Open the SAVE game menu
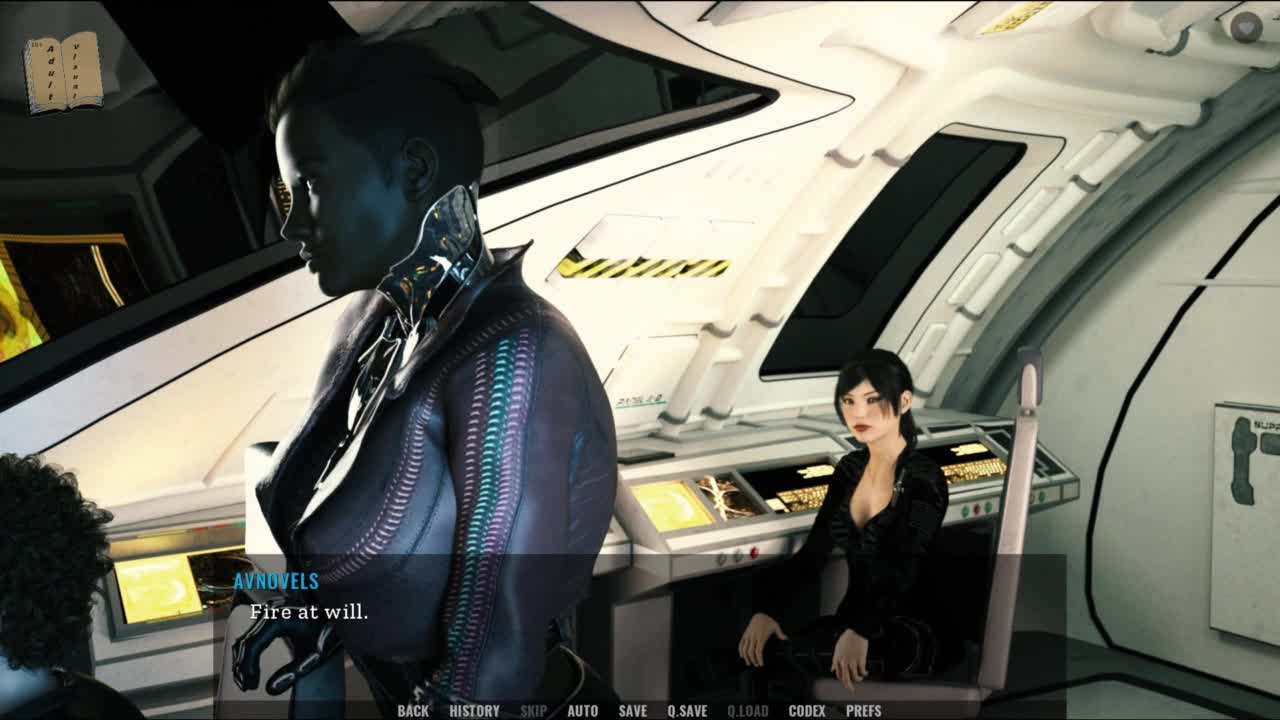Screen dimensions: 1280x720 (632, 711)
